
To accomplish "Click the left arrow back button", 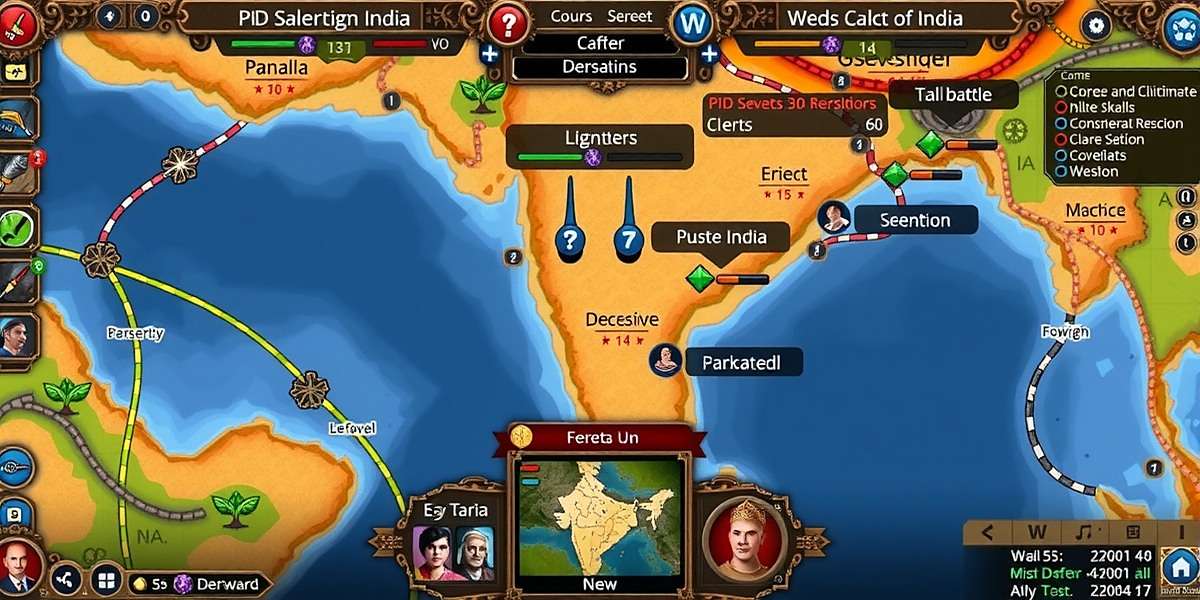I will pyautogui.click(x=986, y=531).
